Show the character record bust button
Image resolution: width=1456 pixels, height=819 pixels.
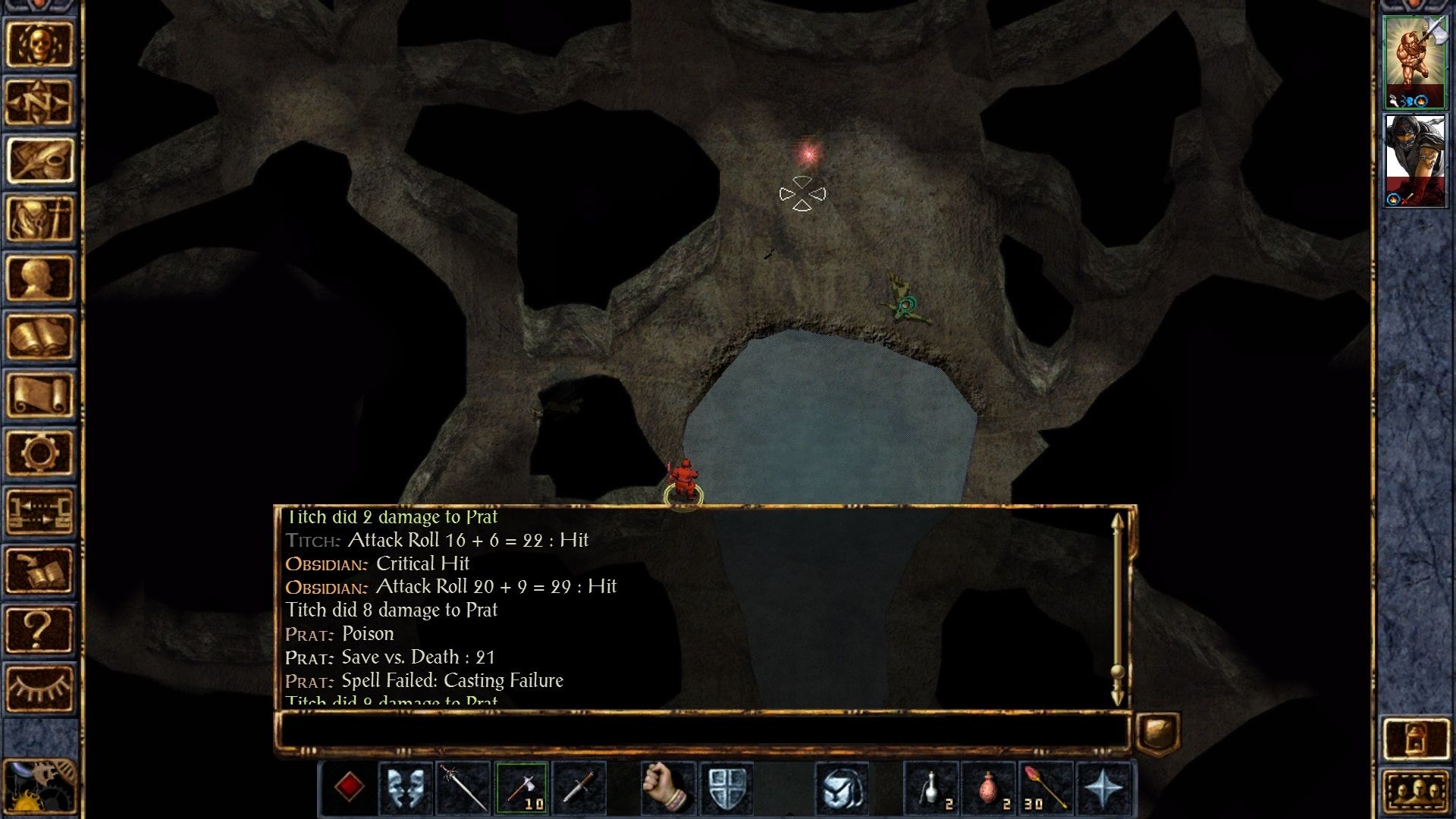click(x=39, y=278)
